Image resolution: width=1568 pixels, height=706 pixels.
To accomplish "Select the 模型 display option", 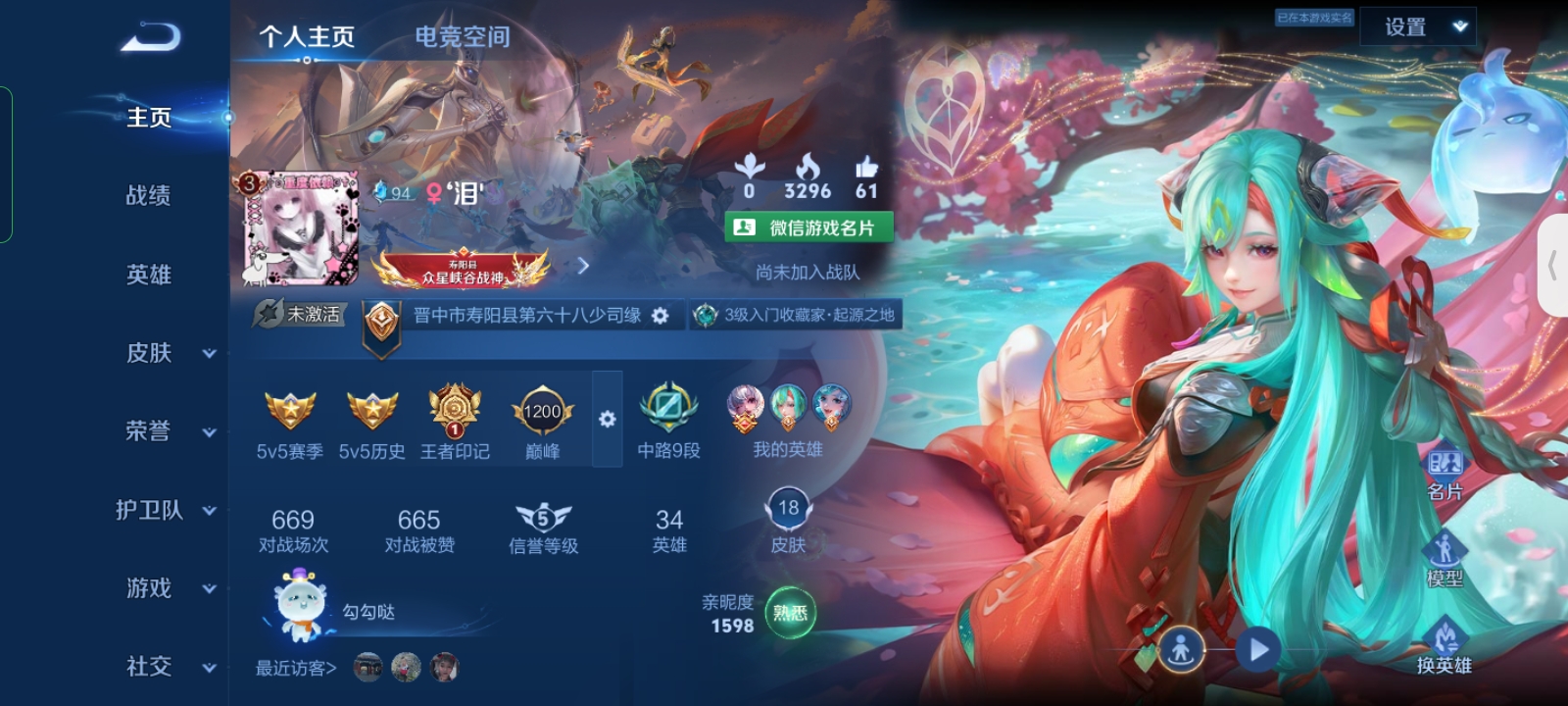I will (1445, 561).
